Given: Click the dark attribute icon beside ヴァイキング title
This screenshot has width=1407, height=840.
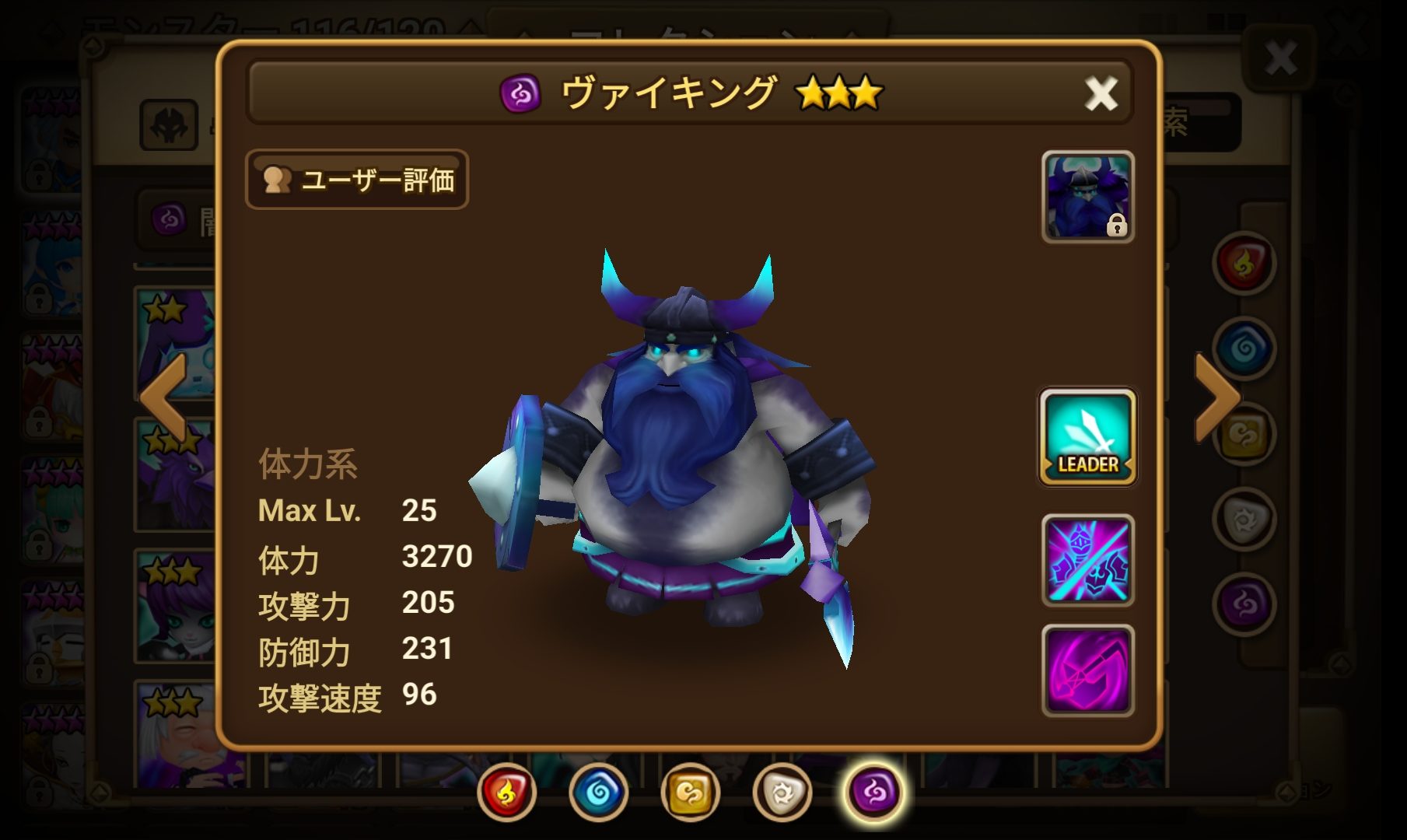Looking at the screenshot, I should point(520,91).
